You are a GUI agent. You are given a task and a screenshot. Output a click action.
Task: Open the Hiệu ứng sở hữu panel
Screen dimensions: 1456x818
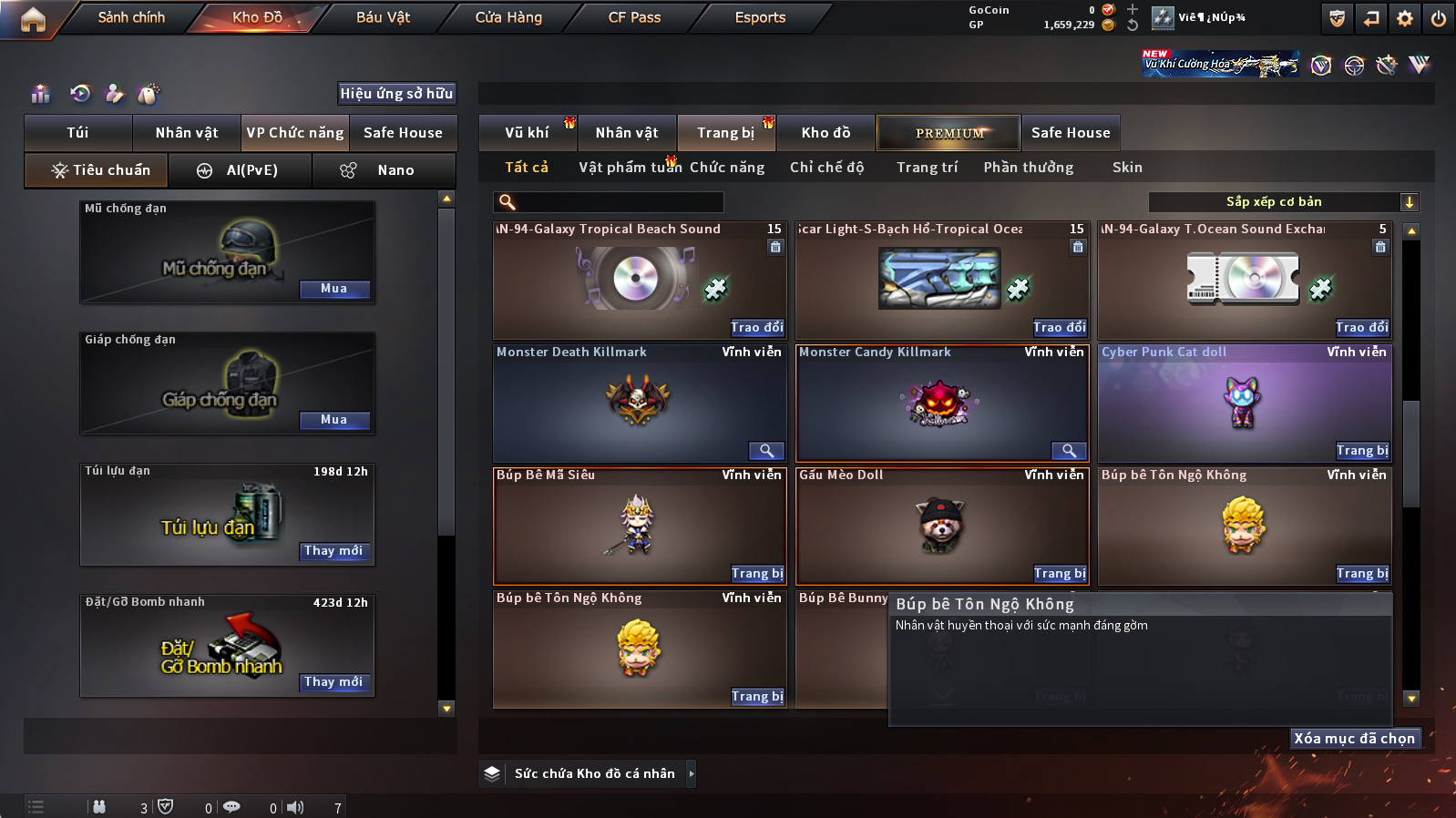pyautogui.click(x=396, y=94)
